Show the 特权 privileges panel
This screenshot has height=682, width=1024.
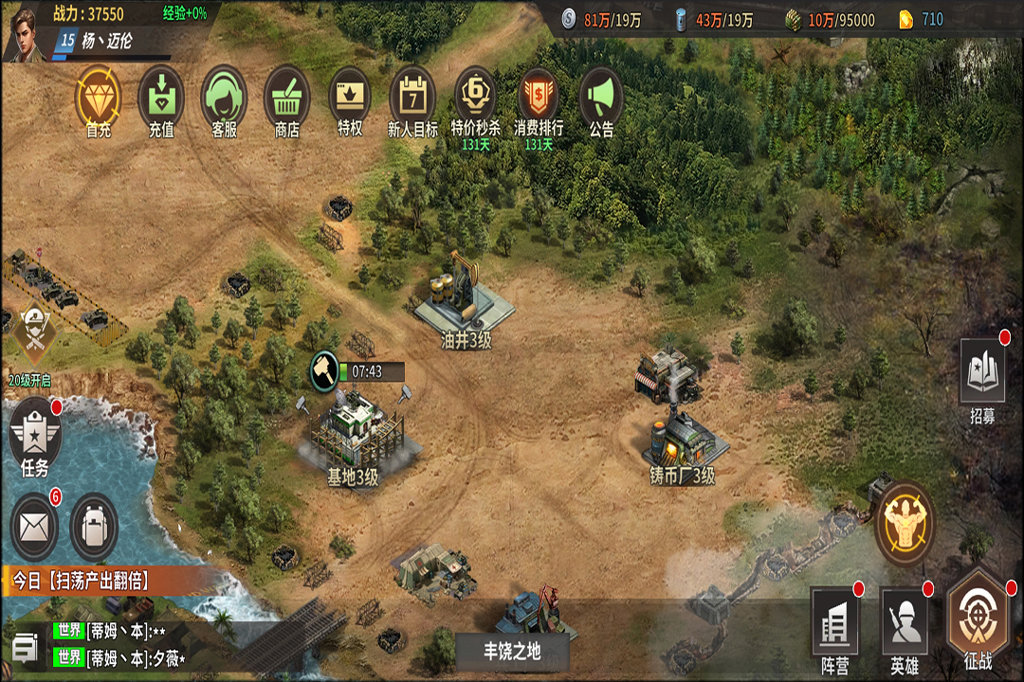(350, 97)
